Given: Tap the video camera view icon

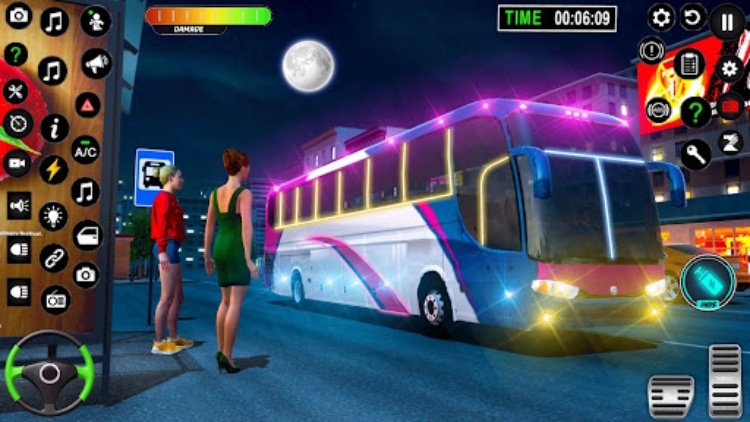Looking at the screenshot, I should [x=17, y=163].
